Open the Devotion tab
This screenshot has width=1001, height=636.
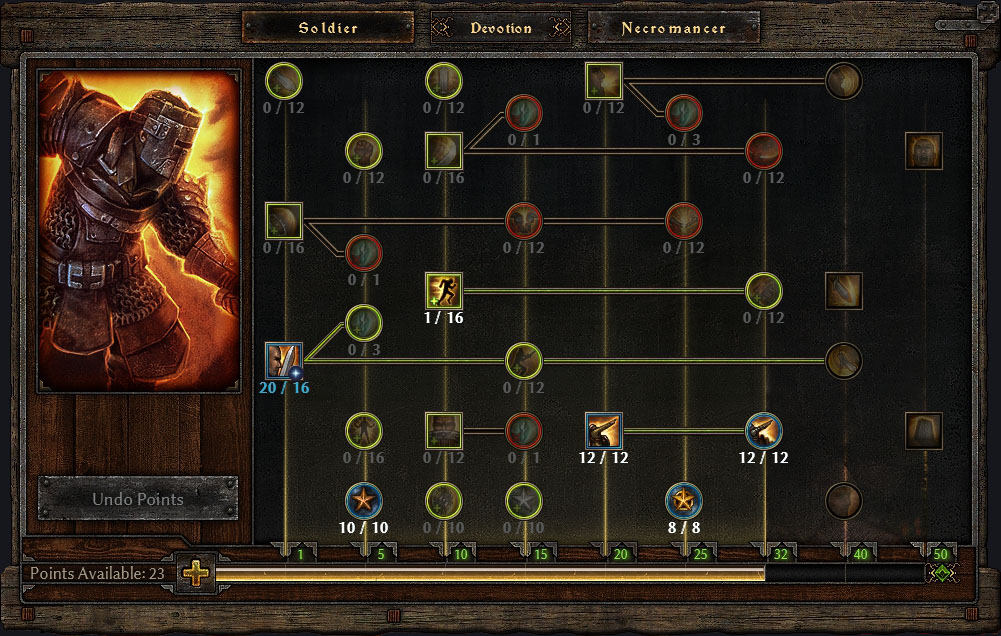[501, 28]
